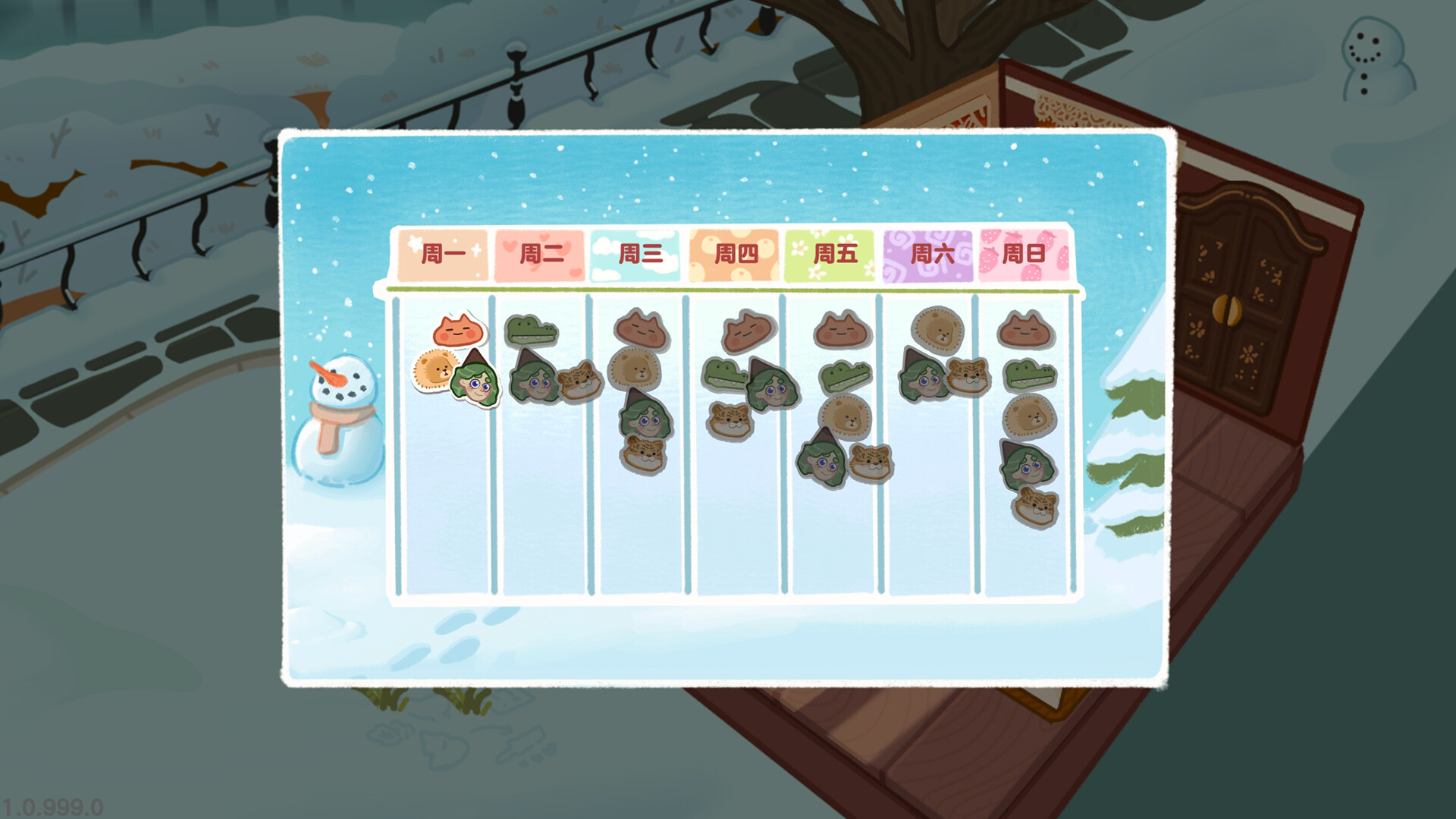Select the 周二 day header
Screen dimensions: 1456x819
540,254
